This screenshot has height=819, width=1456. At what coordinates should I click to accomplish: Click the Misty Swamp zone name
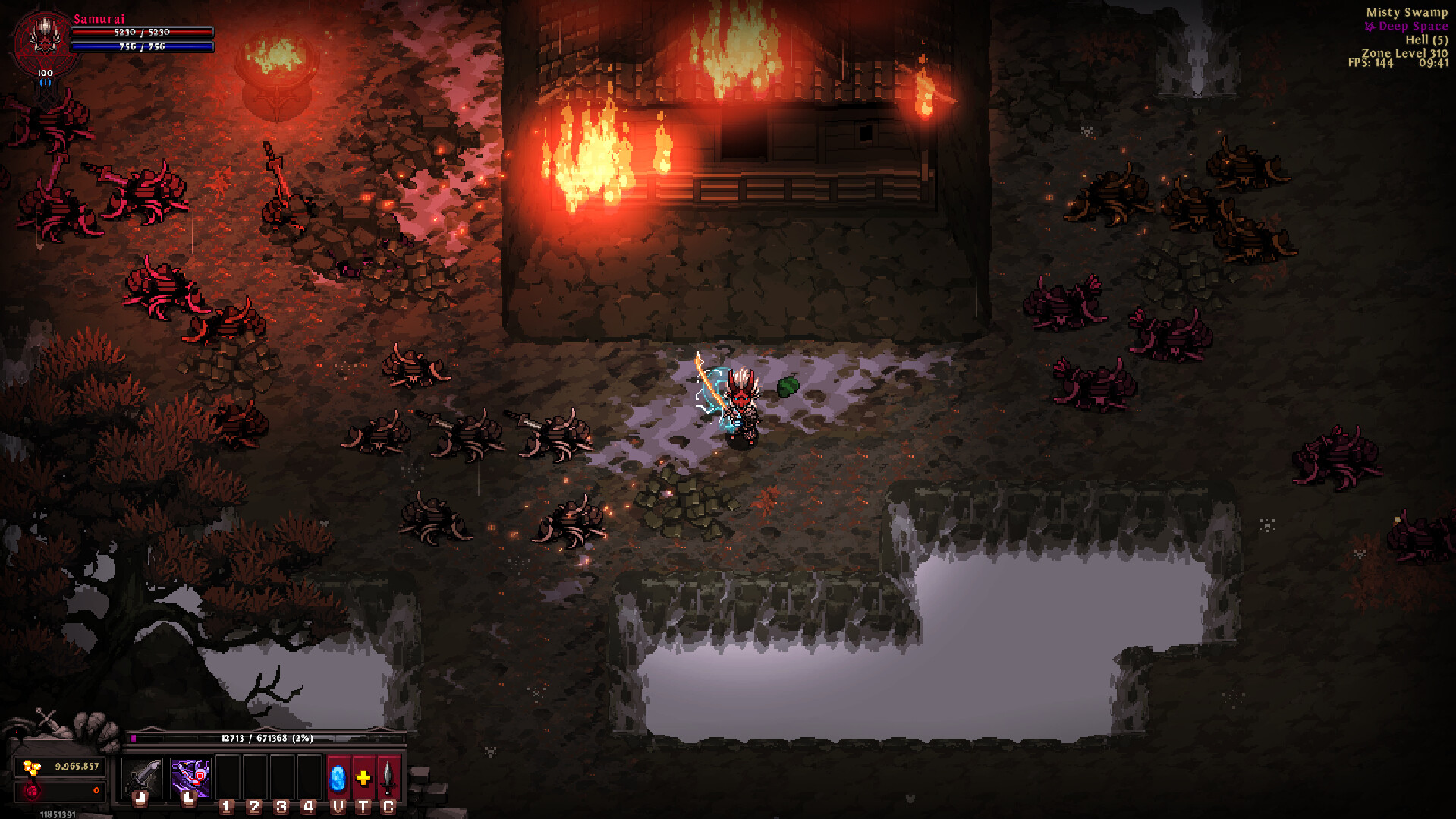(x=1407, y=12)
